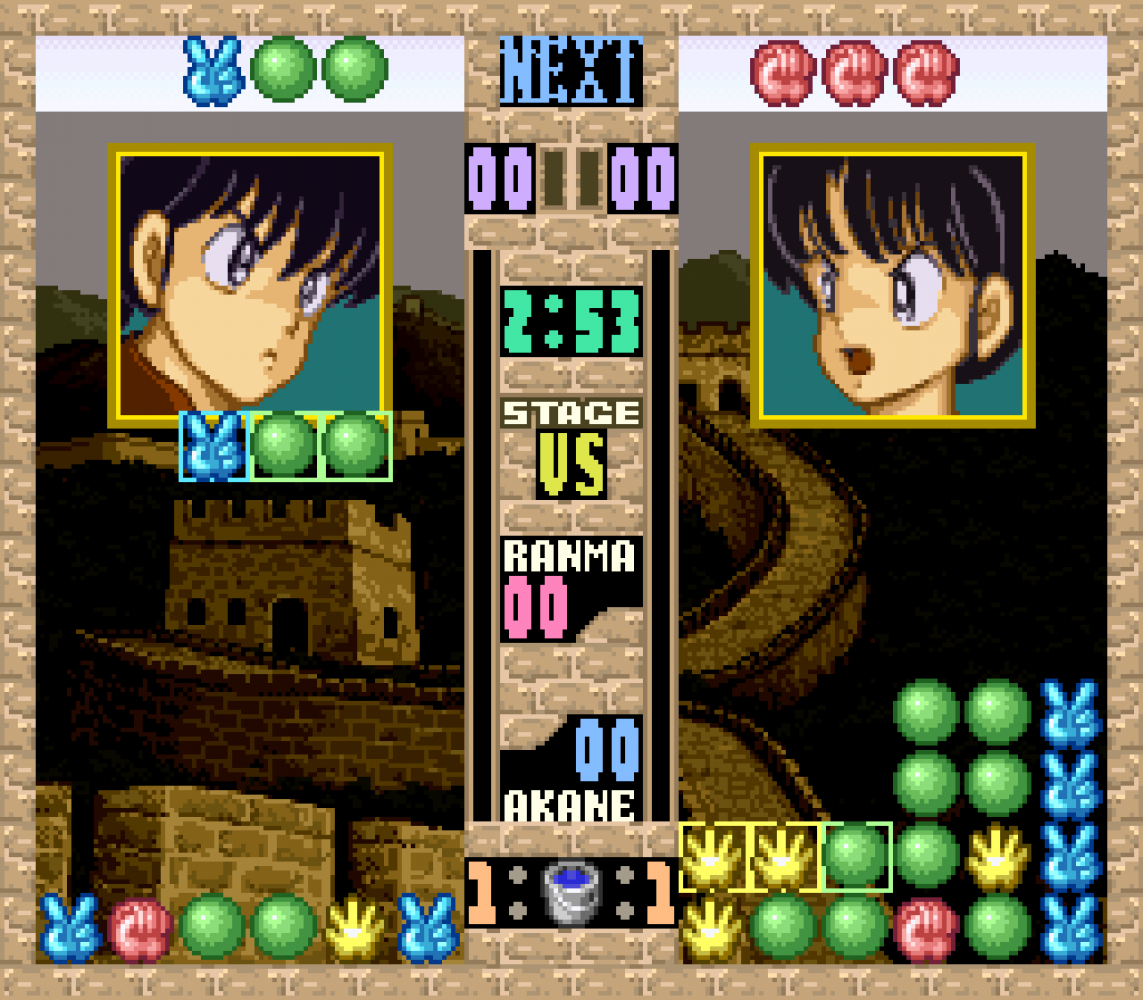Click the water bucket icon

tap(570, 893)
